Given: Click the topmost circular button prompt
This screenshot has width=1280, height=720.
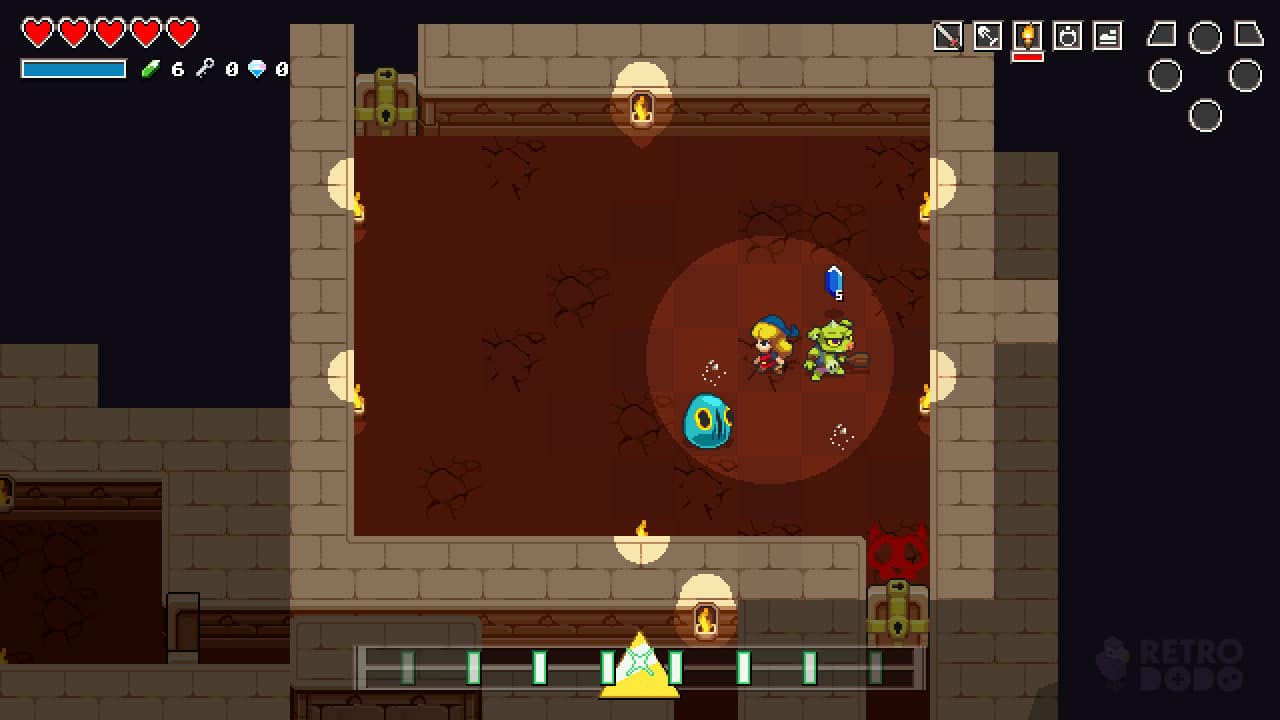Looking at the screenshot, I should 1205,38.
